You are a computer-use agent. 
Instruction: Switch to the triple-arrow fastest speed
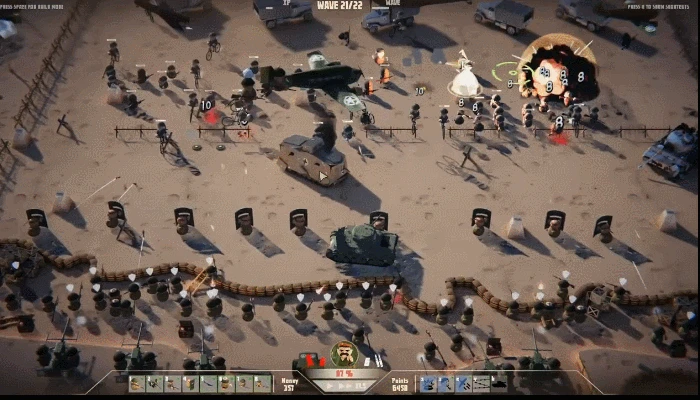[x=360, y=384]
